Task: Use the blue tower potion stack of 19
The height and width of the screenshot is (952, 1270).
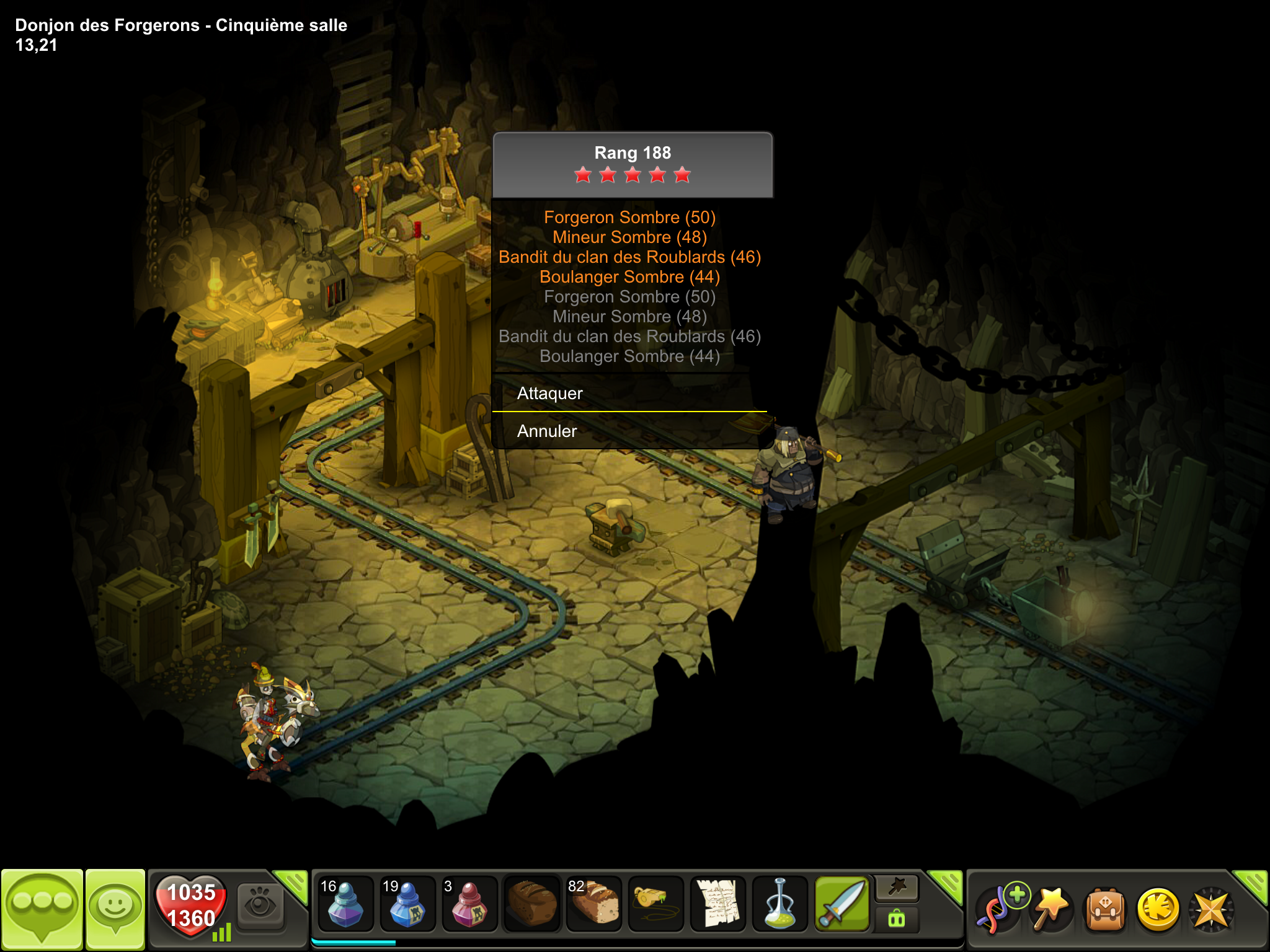Action: click(x=407, y=904)
